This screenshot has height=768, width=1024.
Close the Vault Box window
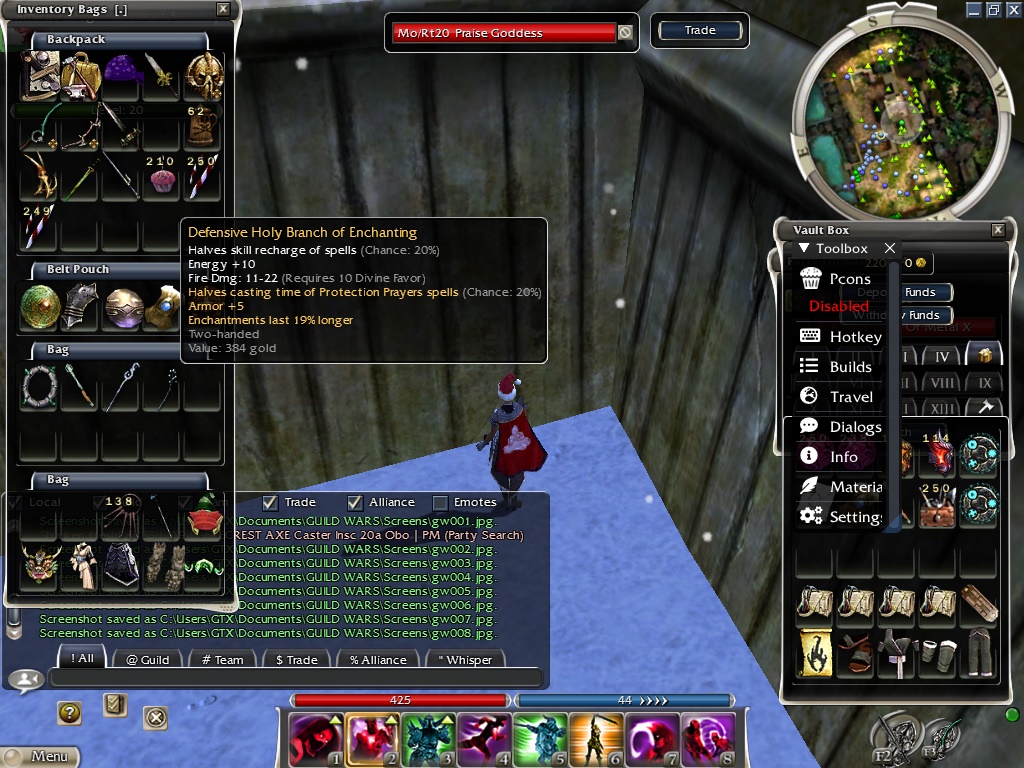[x=997, y=230]
